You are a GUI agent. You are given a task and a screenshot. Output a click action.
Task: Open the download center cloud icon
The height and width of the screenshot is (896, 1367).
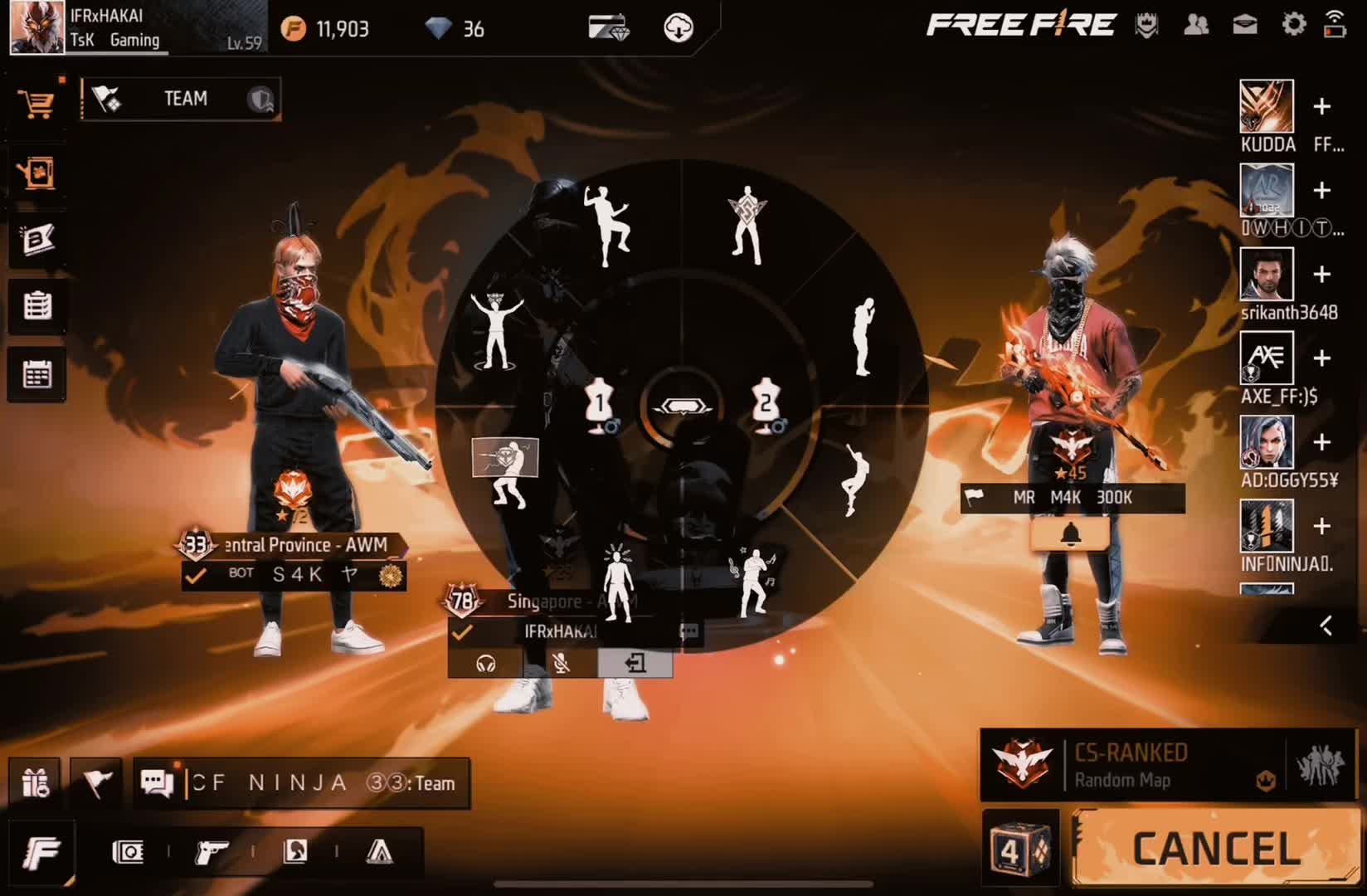[679, 27]
